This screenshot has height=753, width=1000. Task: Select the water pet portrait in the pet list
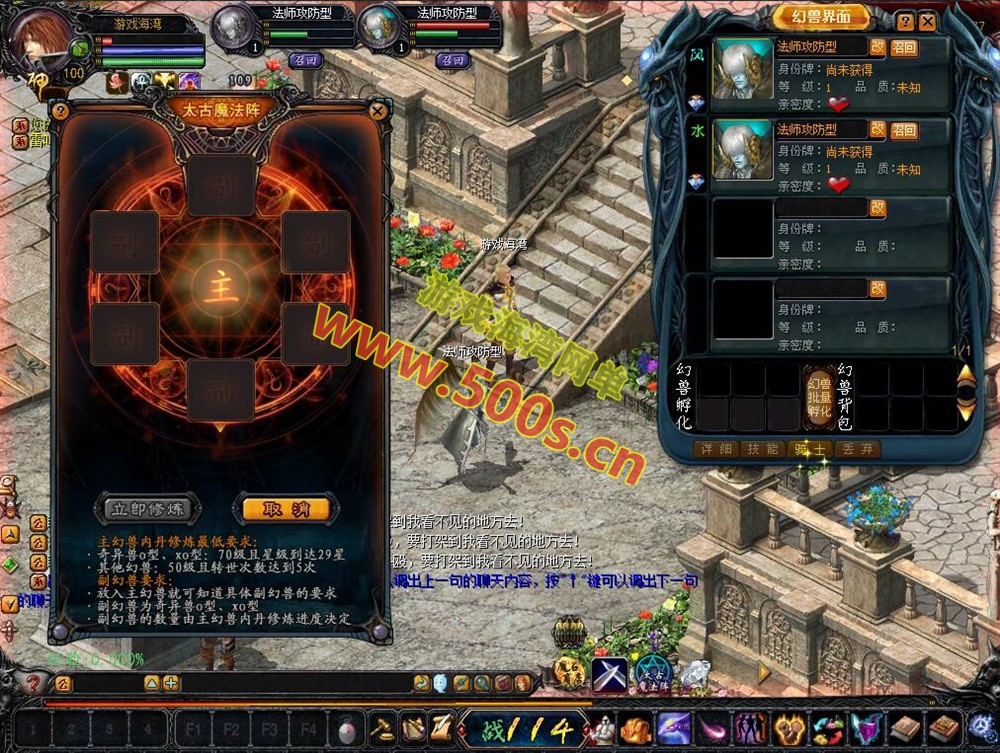742,151
